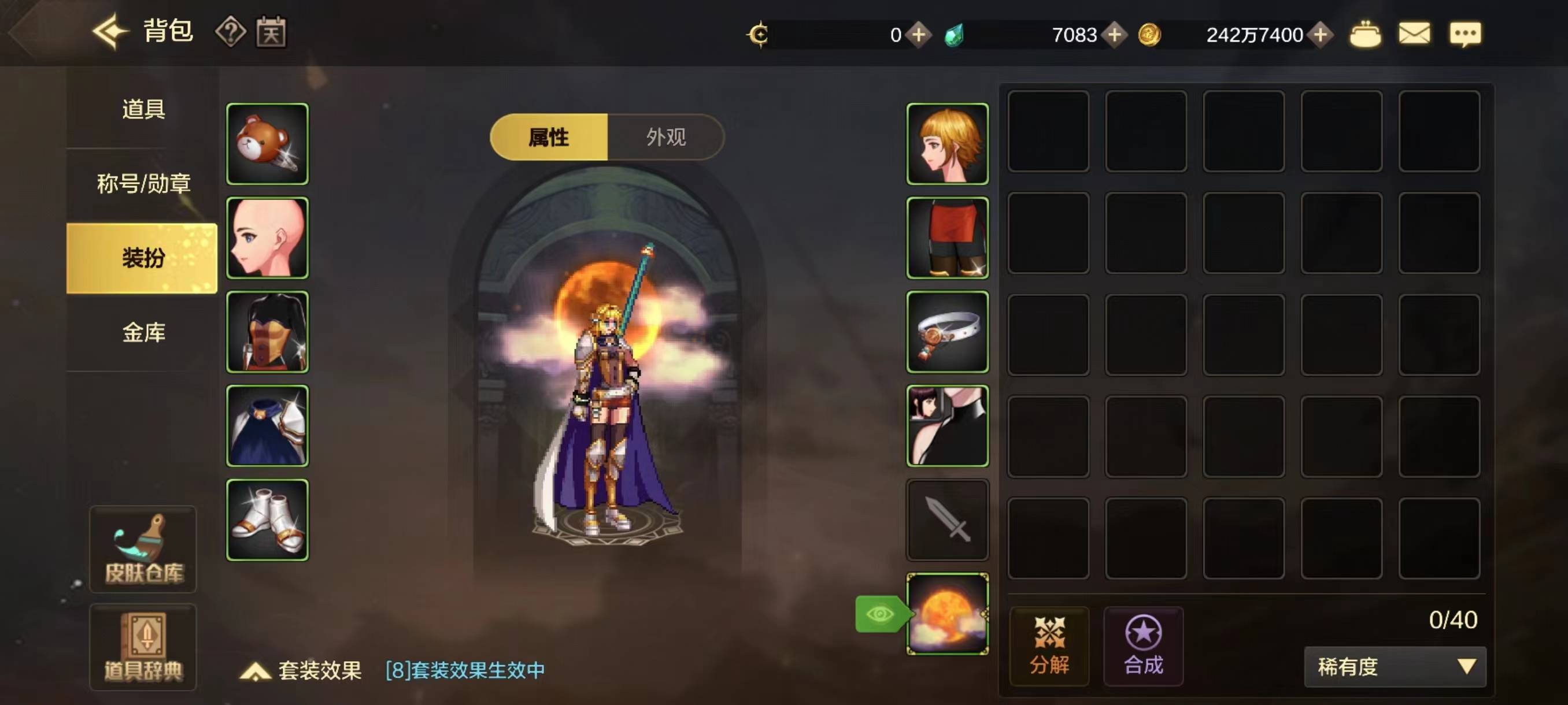
Task: Click the equipped white belt thumbnail
Action: coord(947,332)
